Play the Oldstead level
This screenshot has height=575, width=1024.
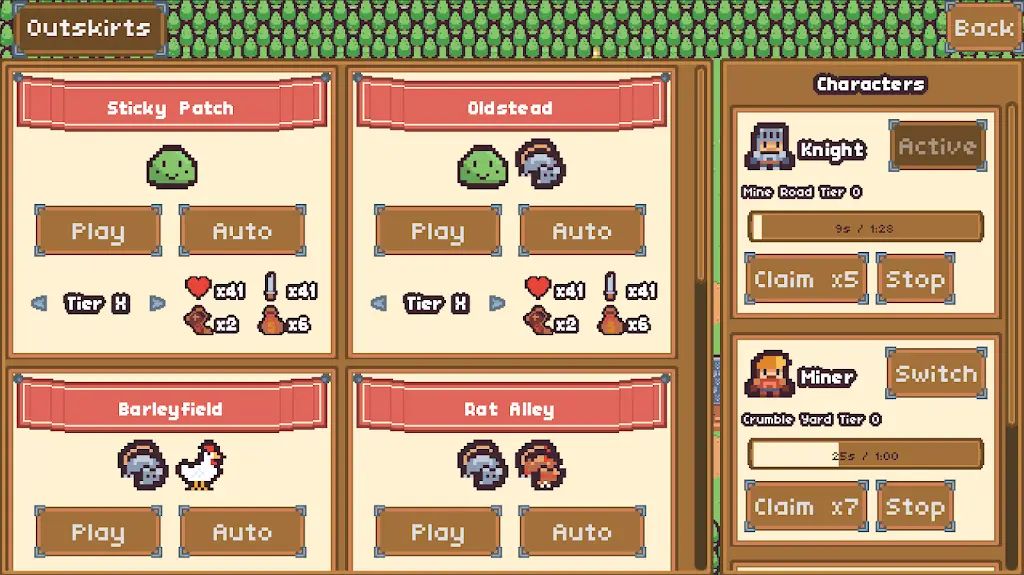pyautogui.click(x=438, y=231)
